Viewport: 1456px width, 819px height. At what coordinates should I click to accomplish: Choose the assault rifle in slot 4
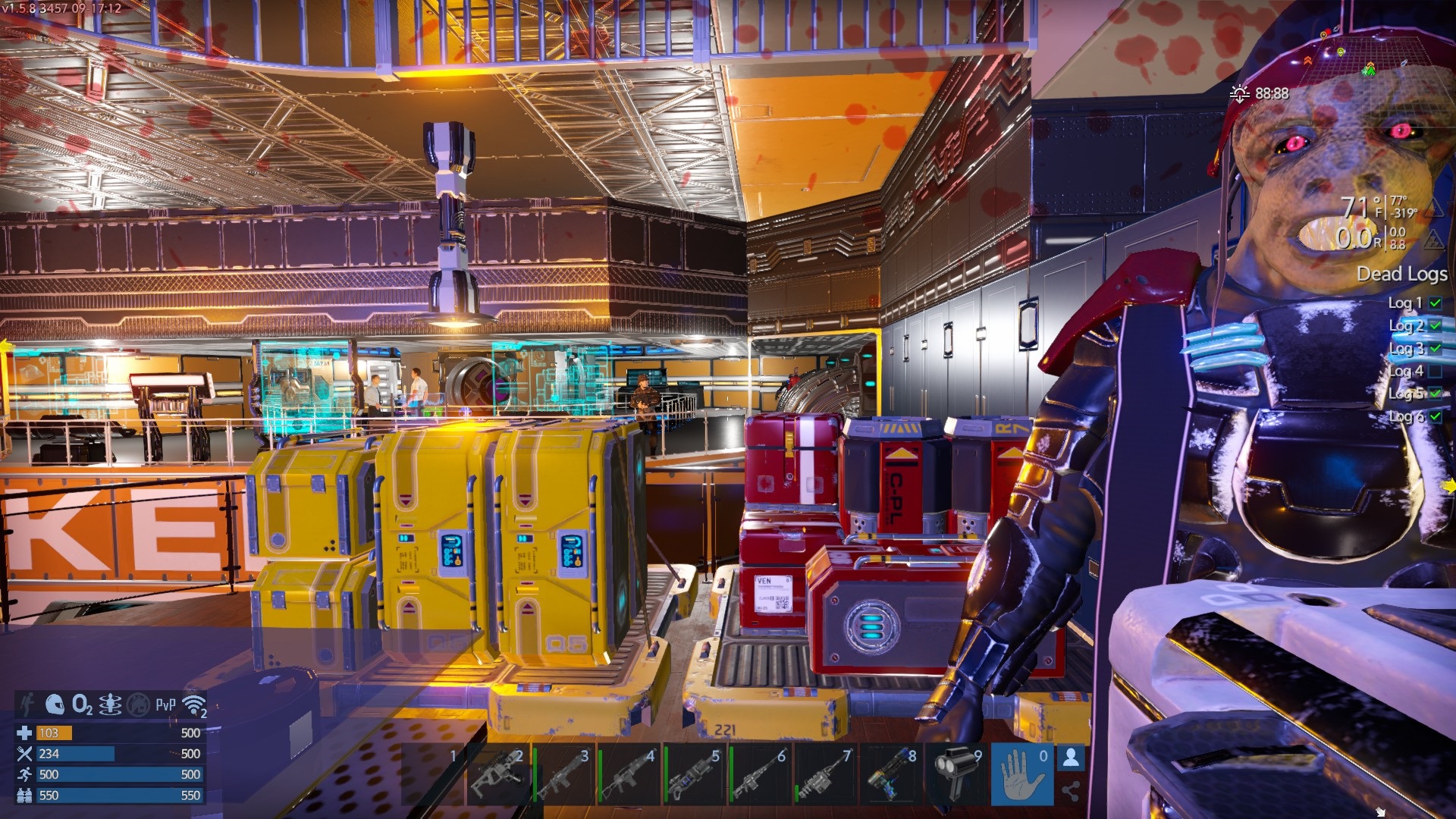[629, 775]
